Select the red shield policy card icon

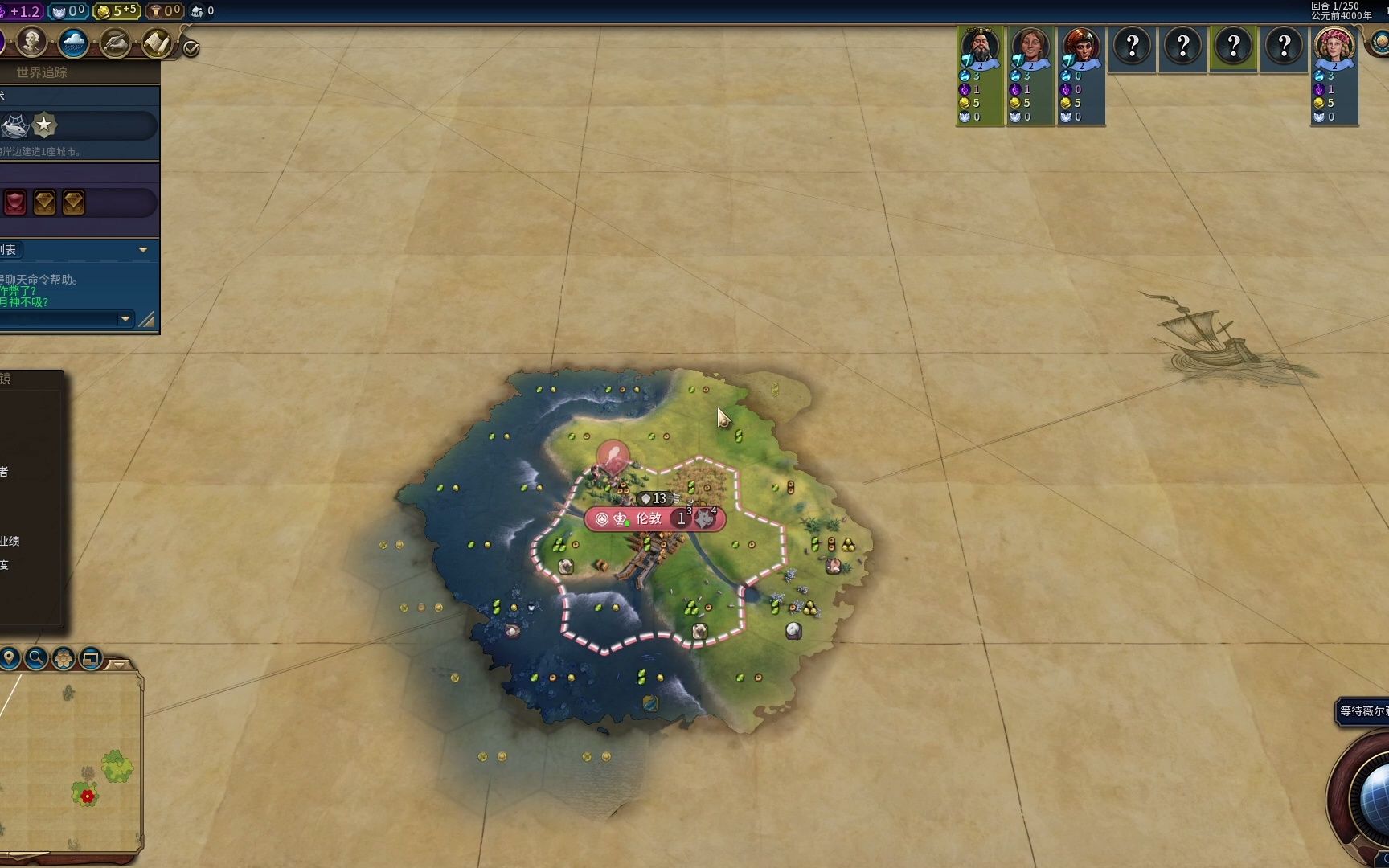click(15, 203)
